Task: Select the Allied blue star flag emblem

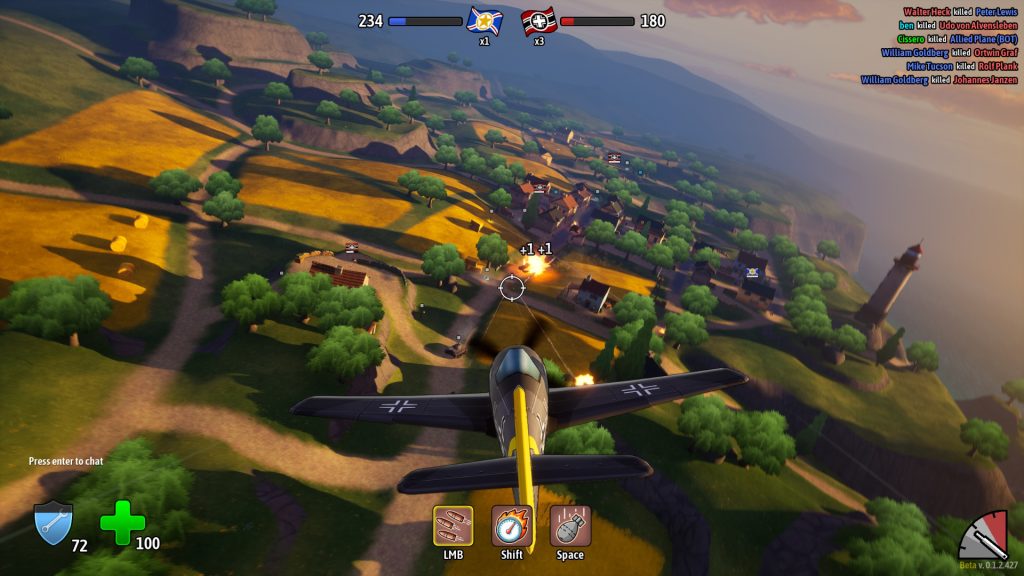Action: (484, 21)
